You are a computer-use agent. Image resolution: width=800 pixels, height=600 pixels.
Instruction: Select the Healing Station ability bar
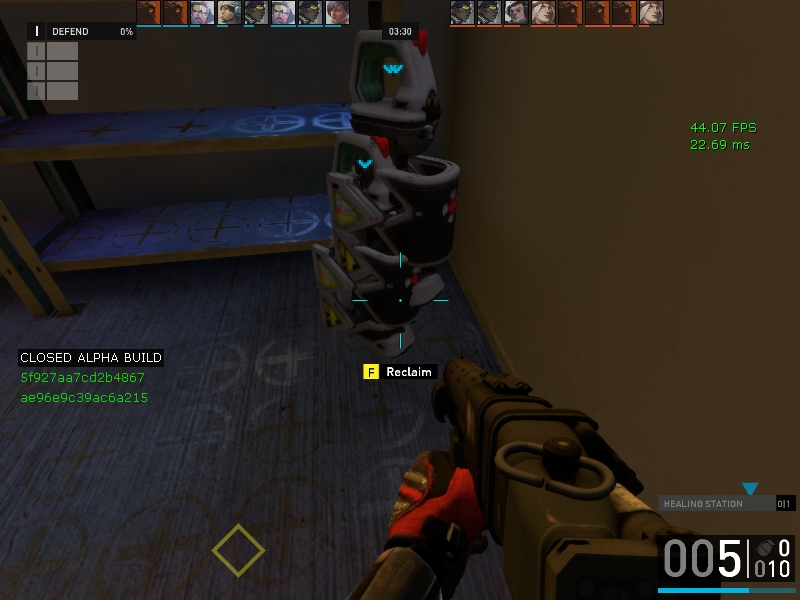click(x=718, y=504)
